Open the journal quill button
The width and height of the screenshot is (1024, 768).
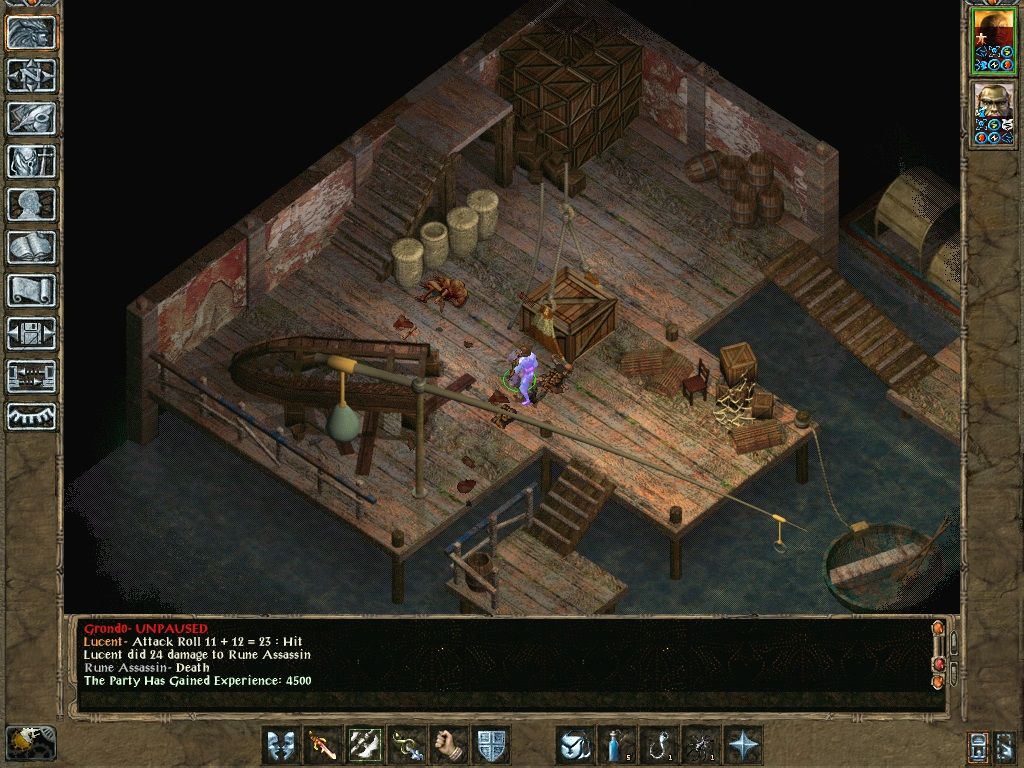point(31,118)
